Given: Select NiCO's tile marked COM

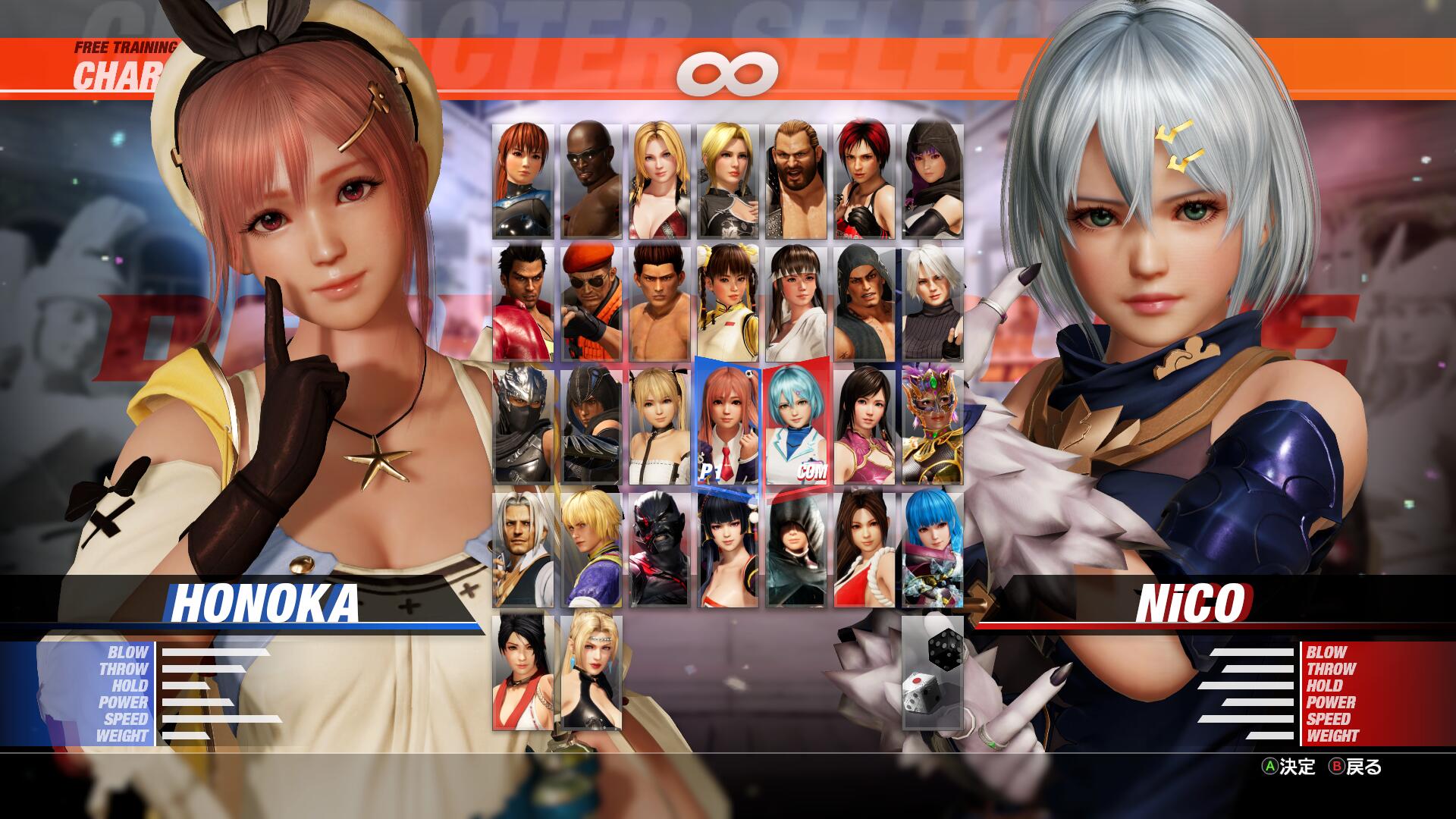Looking at the screenshot, I should tap(796, 427).
